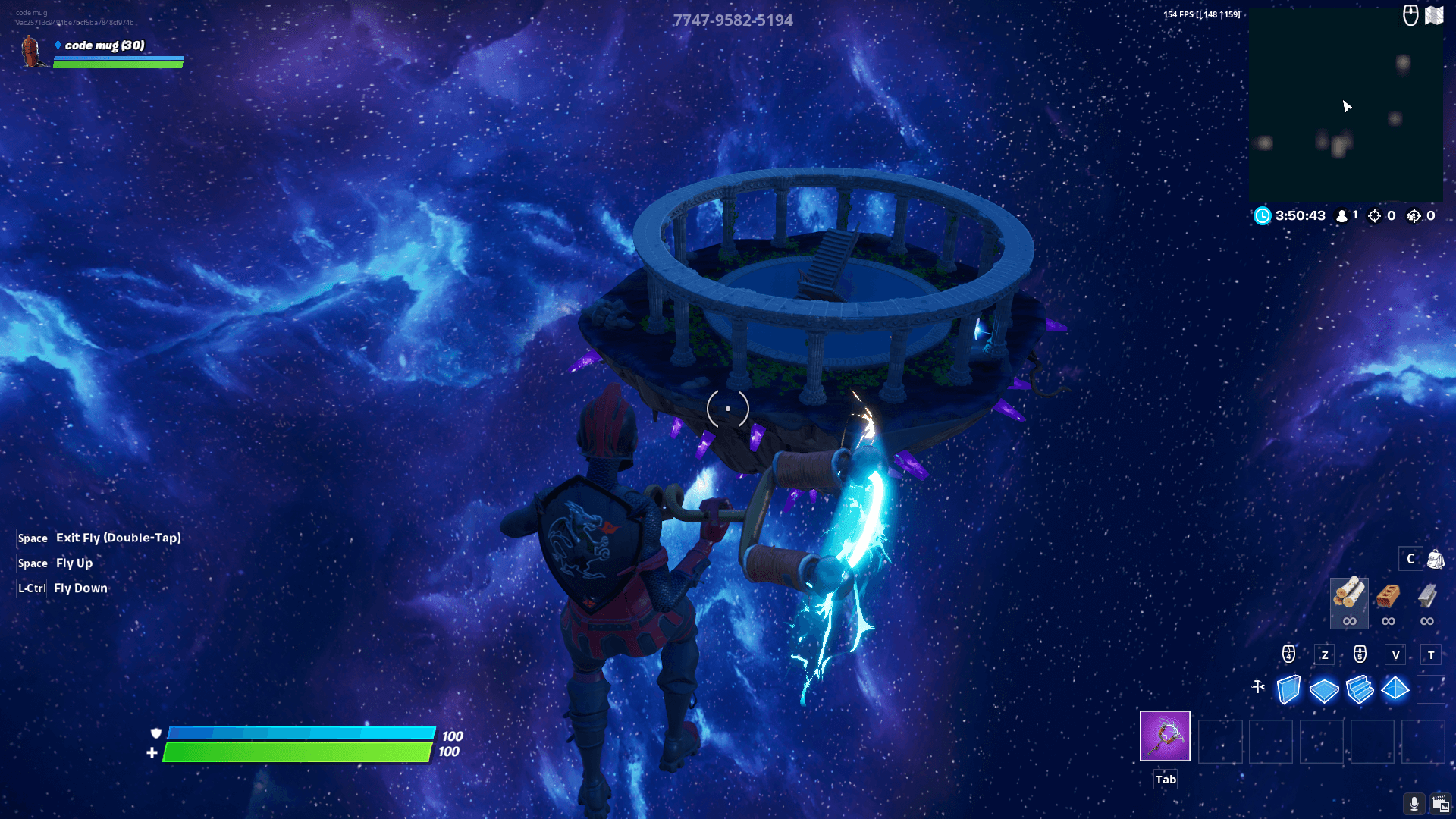Click the Fly Down keybind prompt
The height and width of the screenshot is (819, 1456).
click(x=80, y=588)
